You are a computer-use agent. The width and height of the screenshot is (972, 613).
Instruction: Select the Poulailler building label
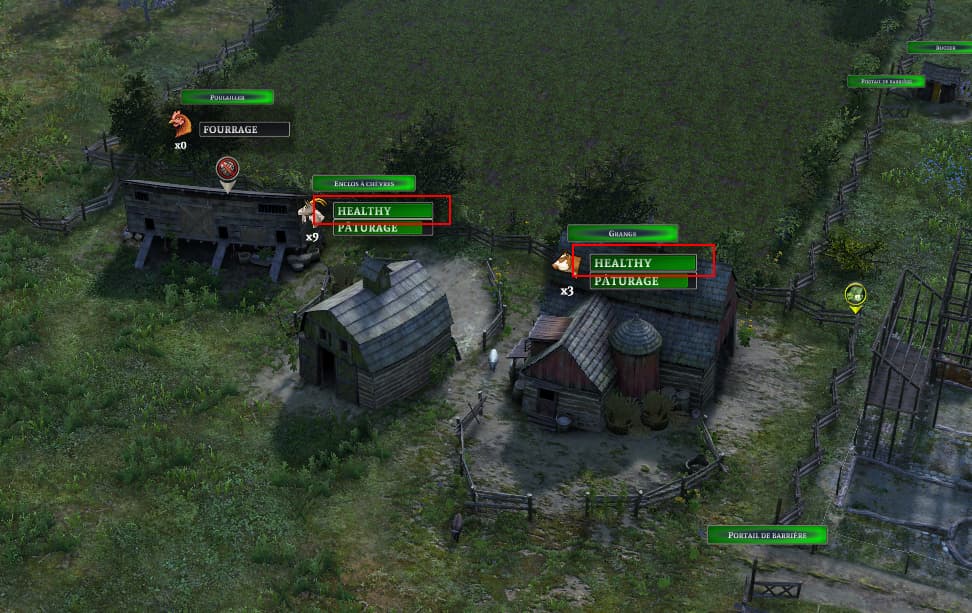pos(227,97)
